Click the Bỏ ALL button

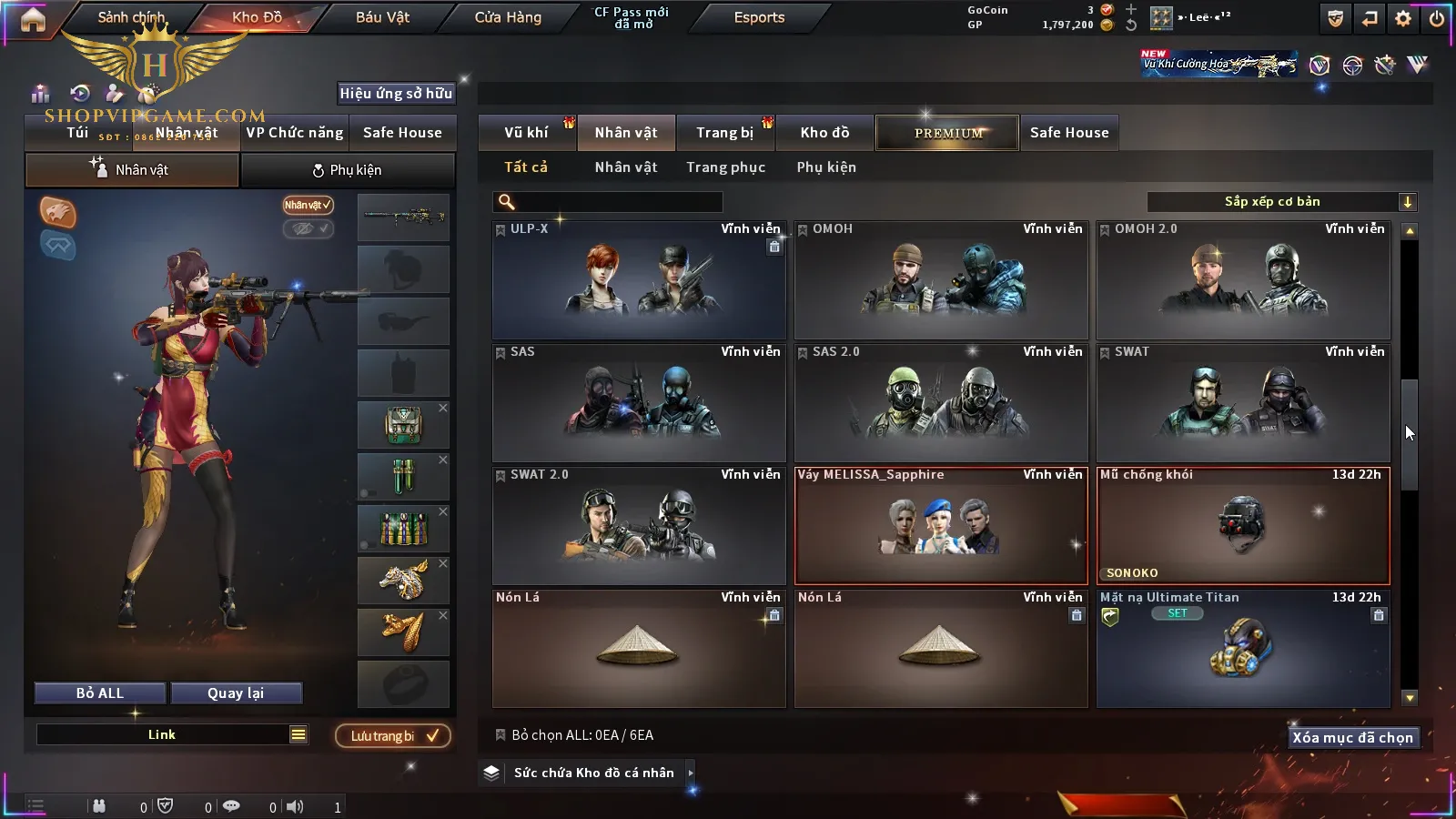pos(100,693)
